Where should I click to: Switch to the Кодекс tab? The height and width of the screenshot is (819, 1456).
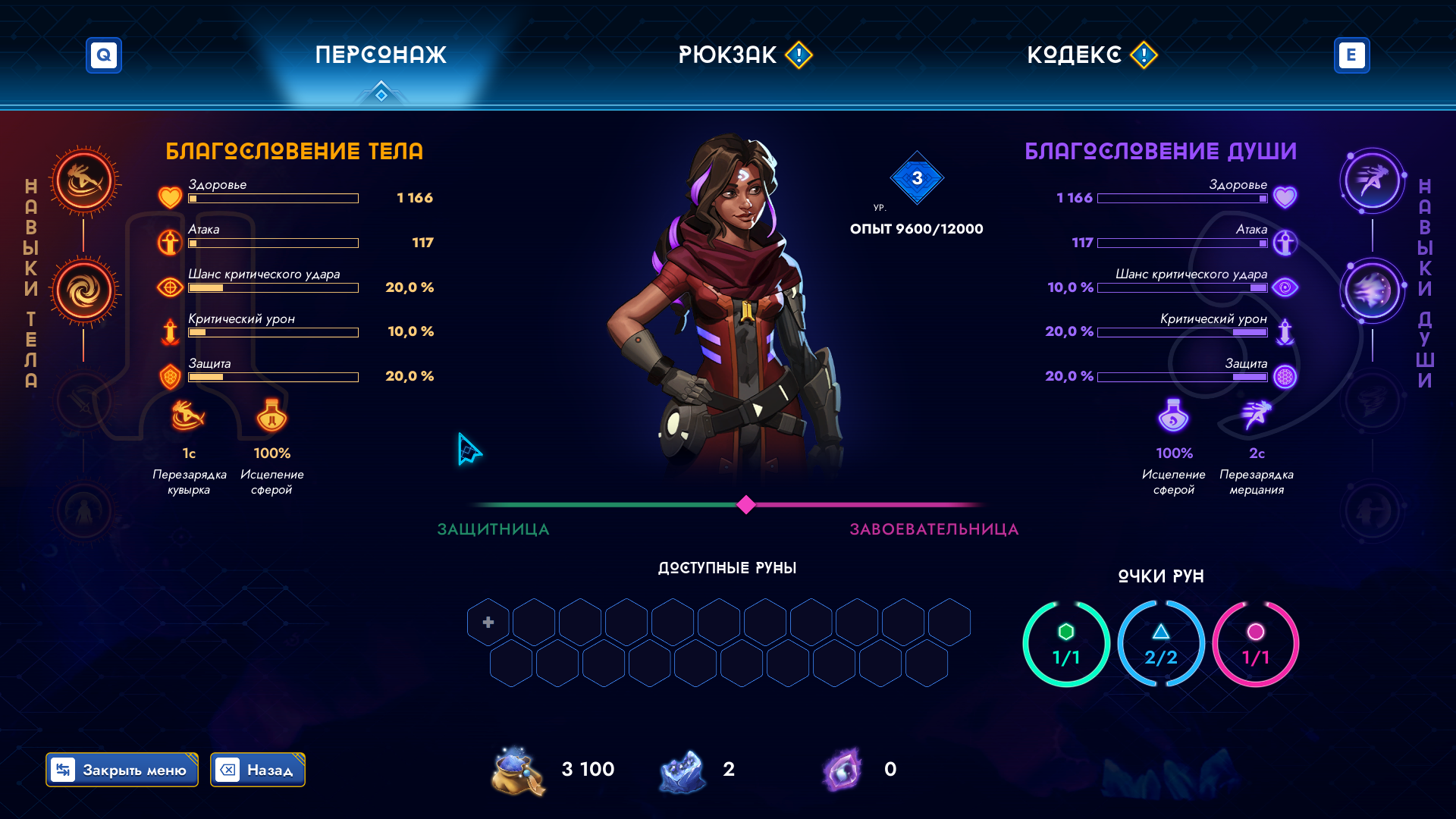pos(1074,55)
